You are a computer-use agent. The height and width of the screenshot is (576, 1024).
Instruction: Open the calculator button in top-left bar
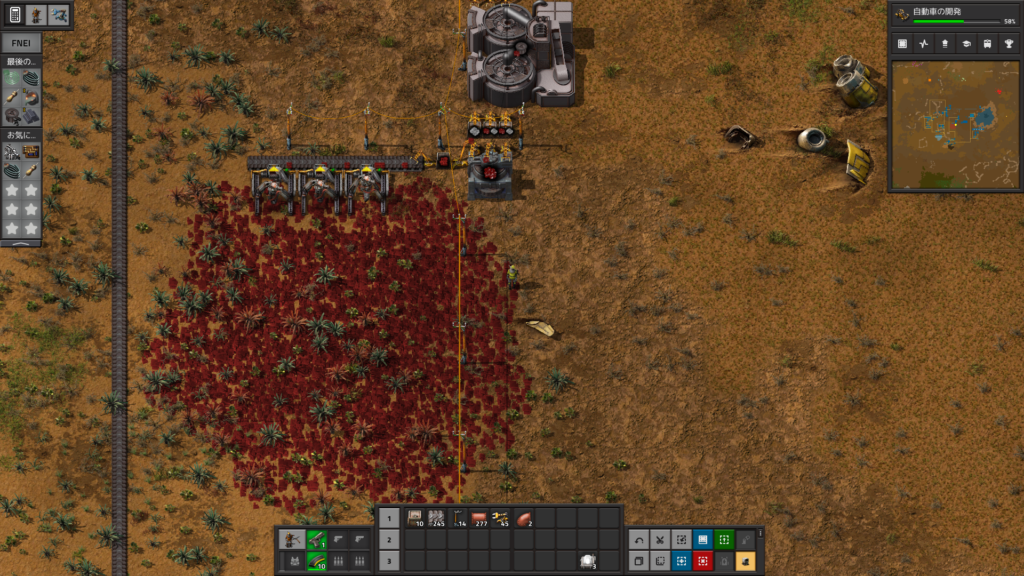tap(15, 14)
